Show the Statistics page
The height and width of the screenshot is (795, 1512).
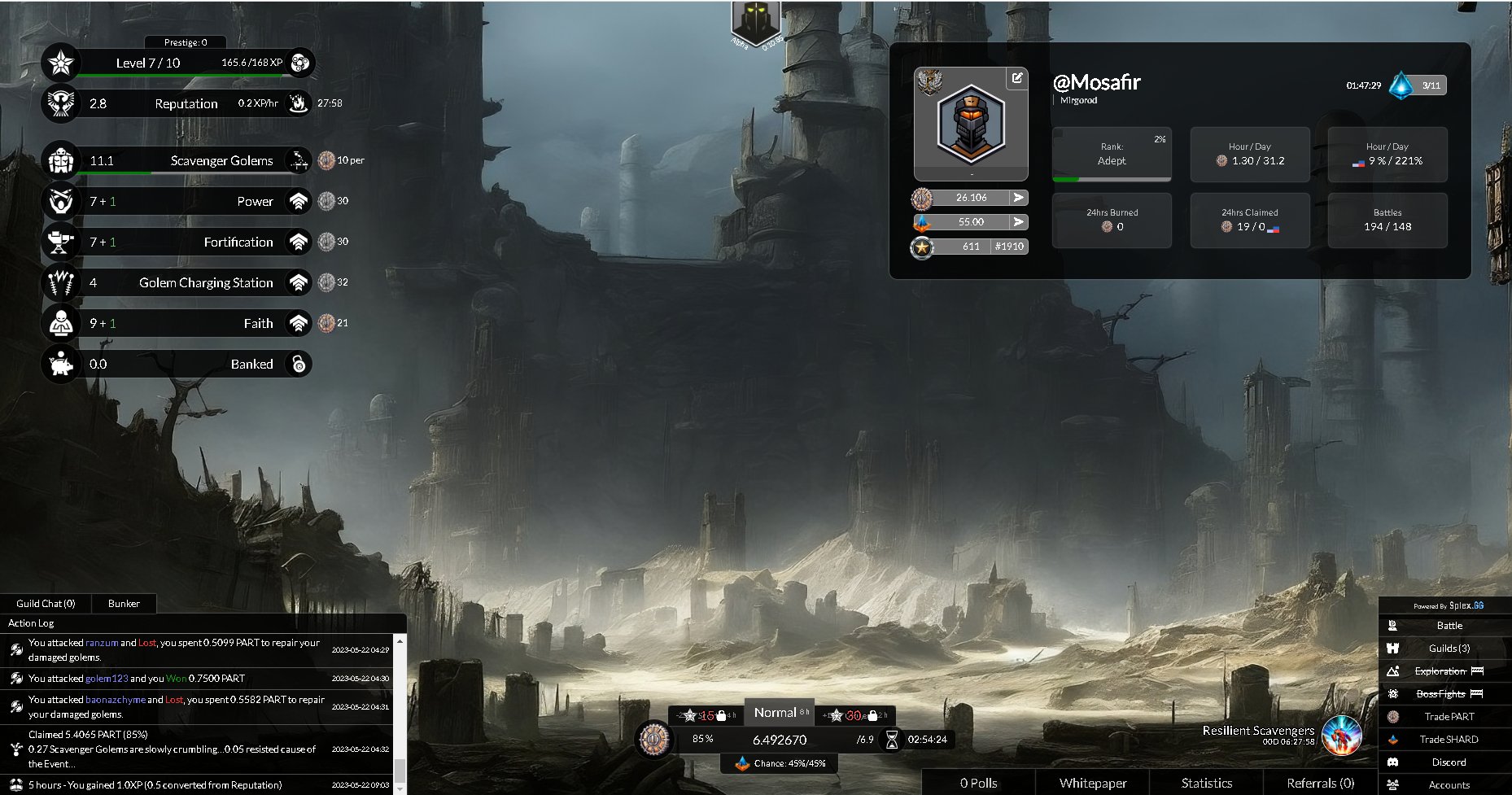pos(1207,783)
